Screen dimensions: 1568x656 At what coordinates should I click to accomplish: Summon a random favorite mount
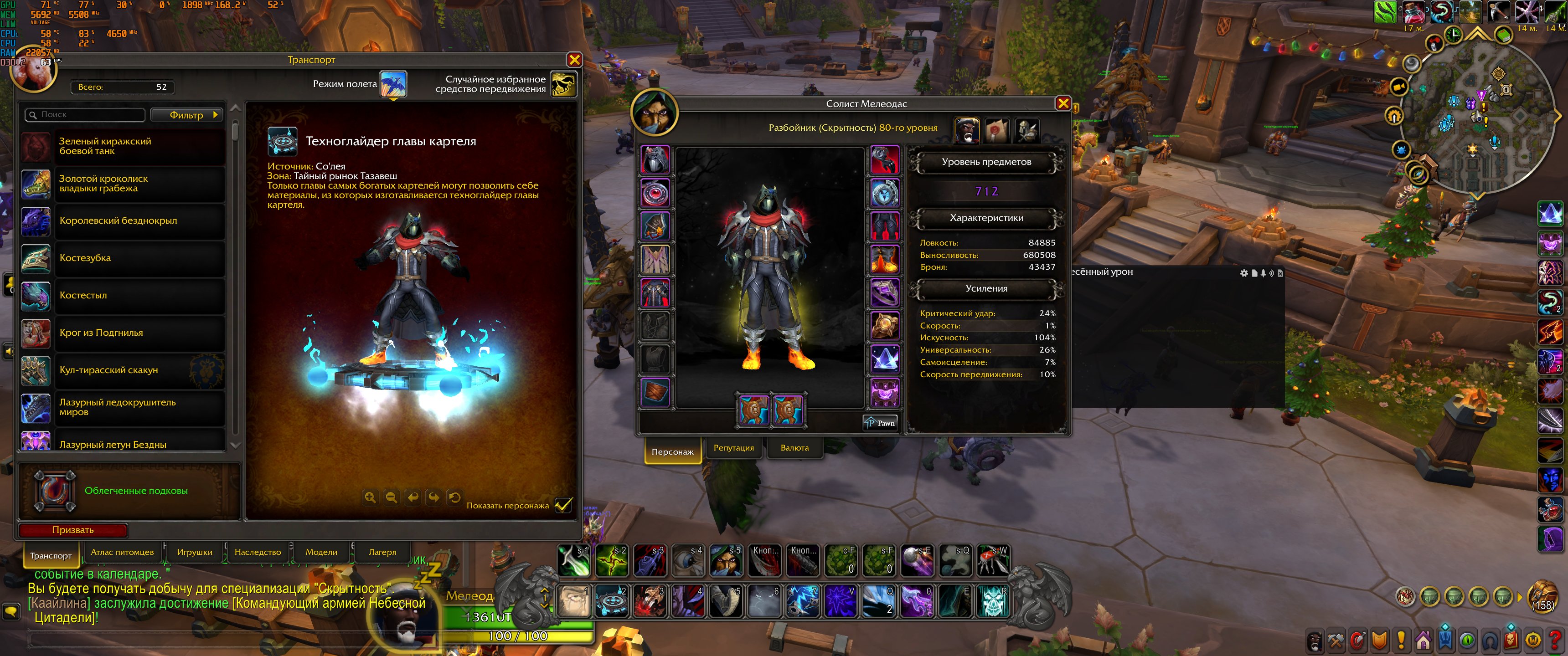tap(563, 84)
